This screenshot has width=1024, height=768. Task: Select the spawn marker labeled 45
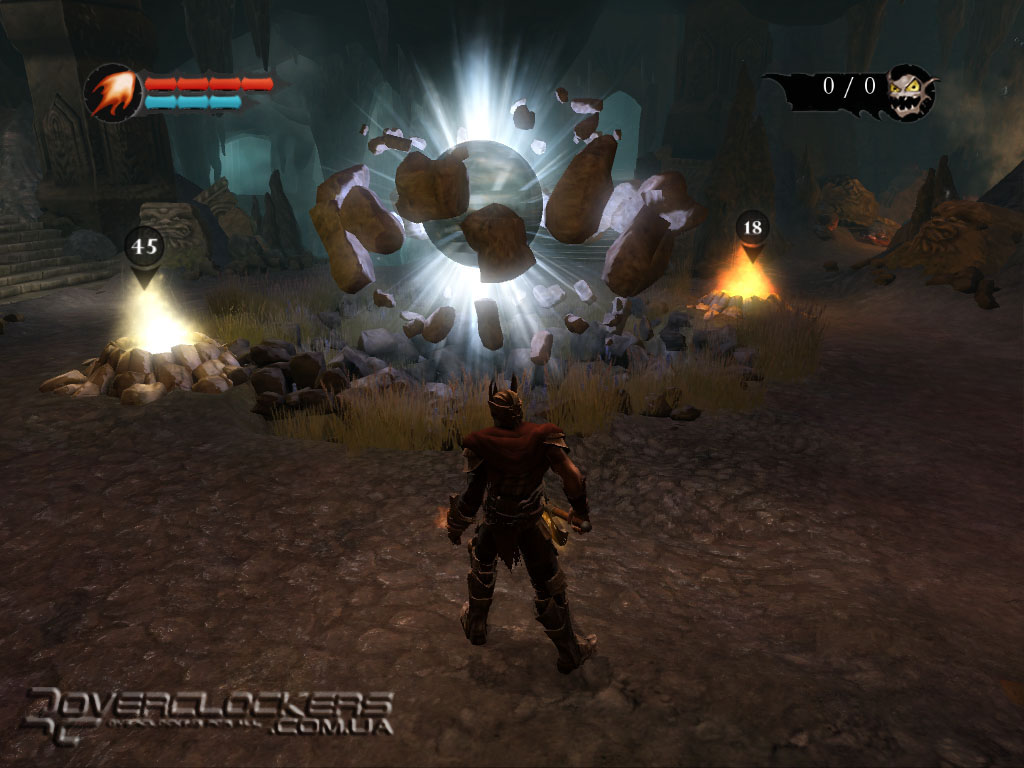pyautogui.click(x=145, y=248)
